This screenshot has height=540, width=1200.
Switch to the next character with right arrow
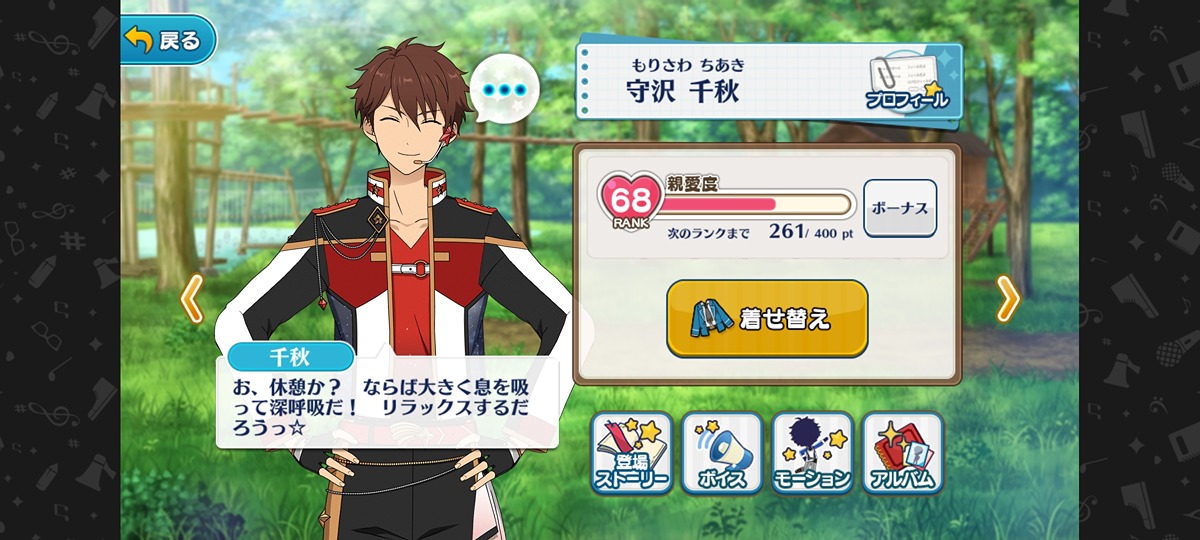1008,297
